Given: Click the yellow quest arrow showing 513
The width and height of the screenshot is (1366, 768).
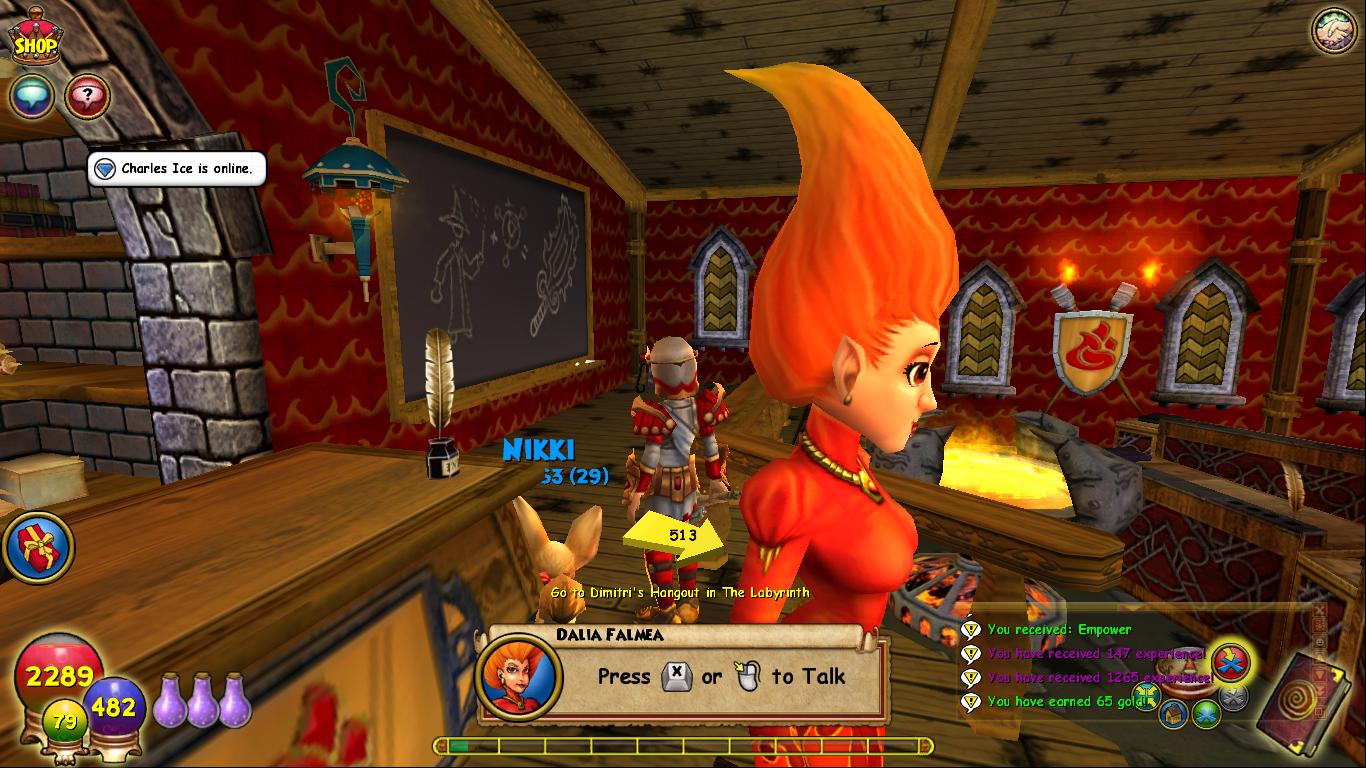Looking at the screenshot, I should pos(677,536).
